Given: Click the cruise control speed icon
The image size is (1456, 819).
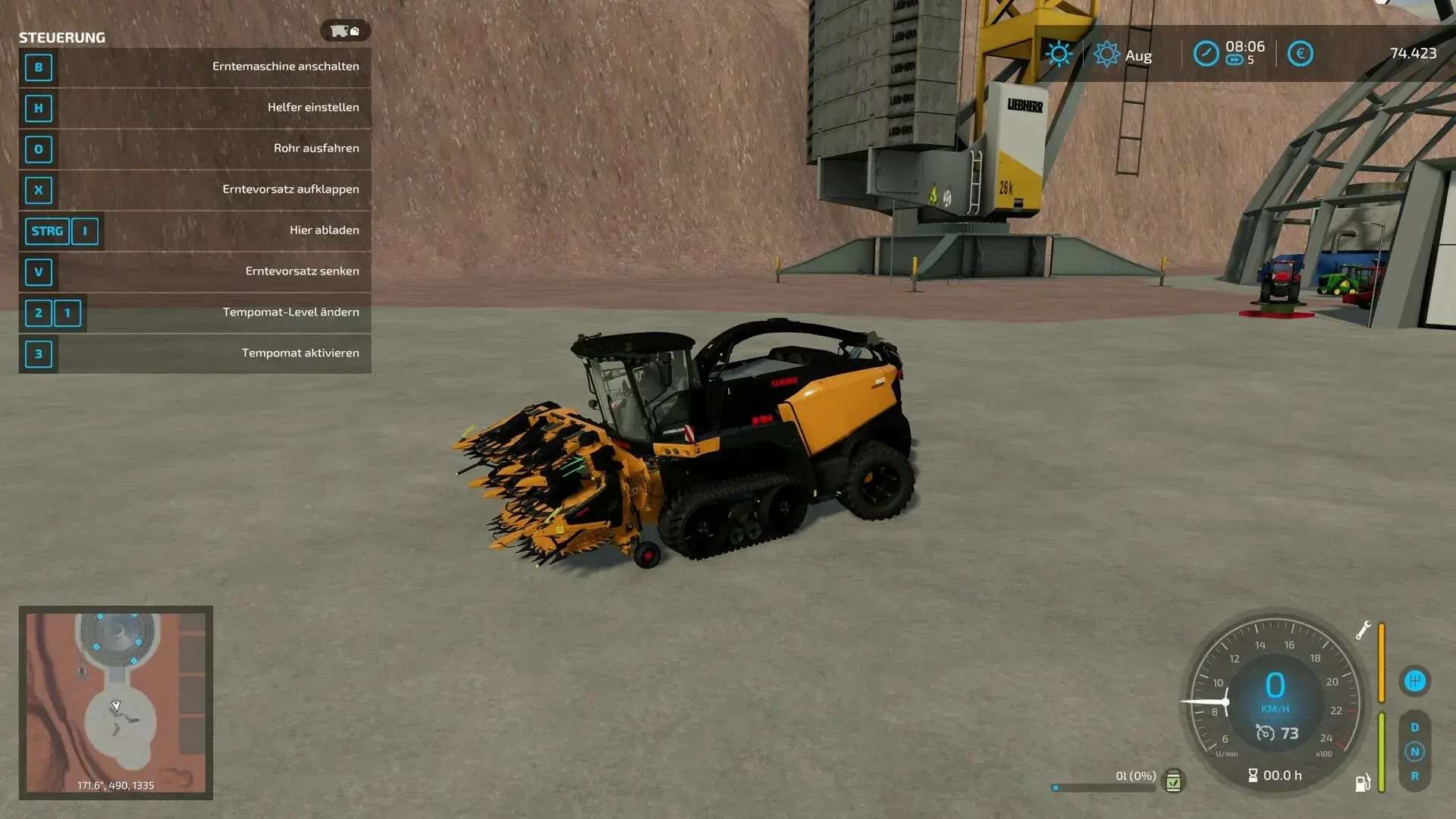Looking at the screenshot, I should [1265, 733].
